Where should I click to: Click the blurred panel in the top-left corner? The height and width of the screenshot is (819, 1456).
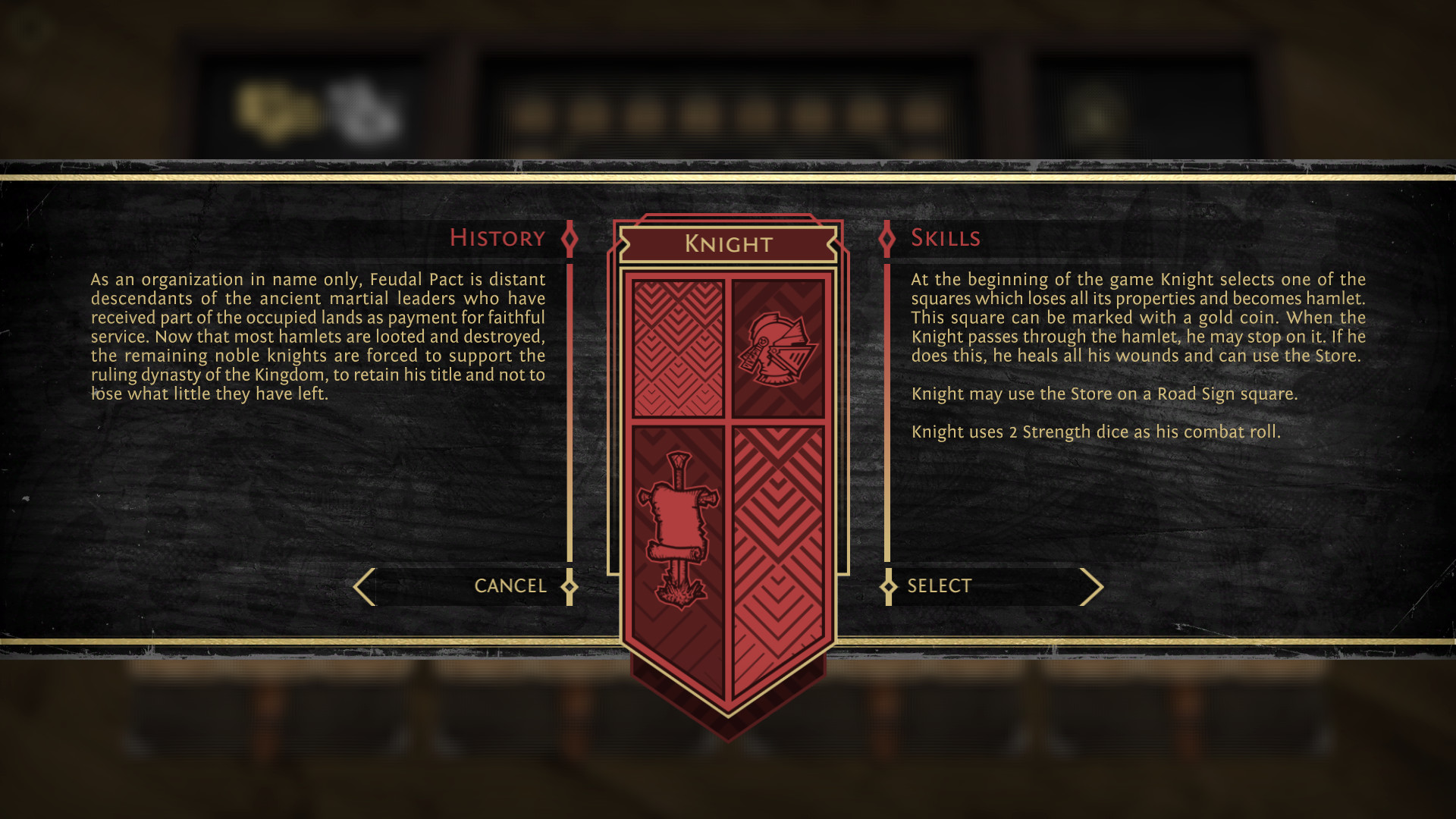(318, 99)
